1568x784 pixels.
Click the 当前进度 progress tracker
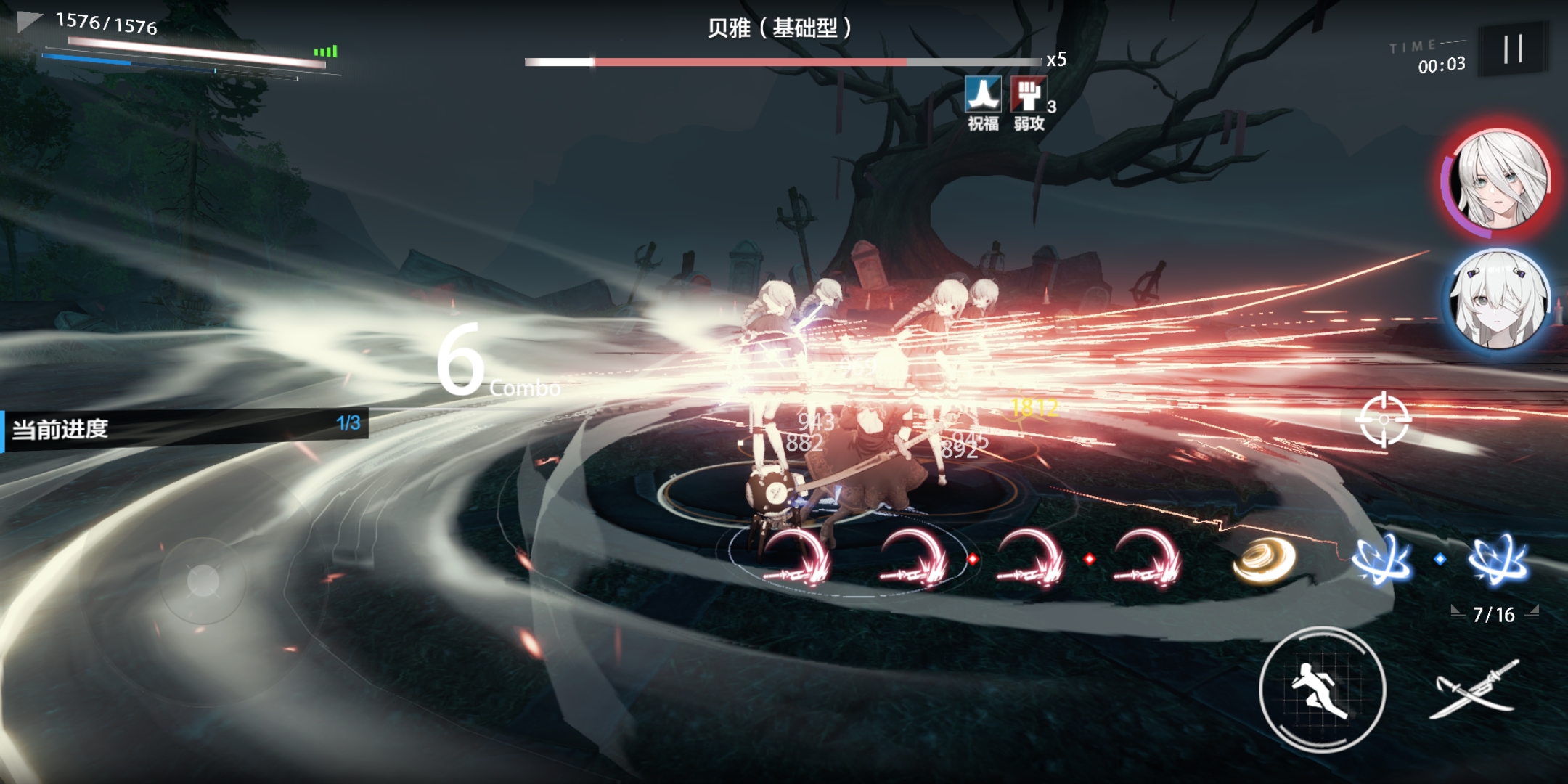[x=185, y=428]
